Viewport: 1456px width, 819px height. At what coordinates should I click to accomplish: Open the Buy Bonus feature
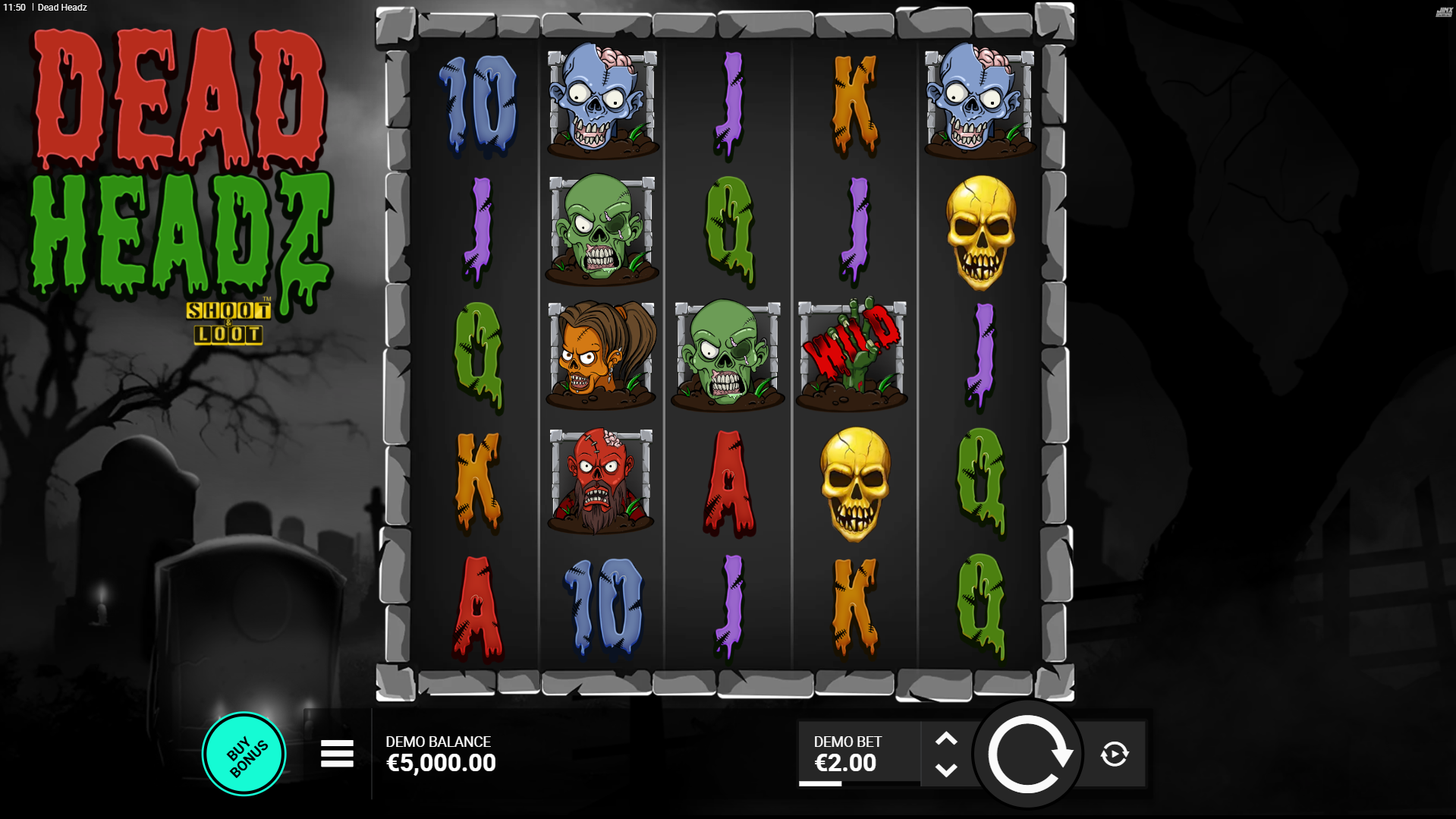pos(244,754)
